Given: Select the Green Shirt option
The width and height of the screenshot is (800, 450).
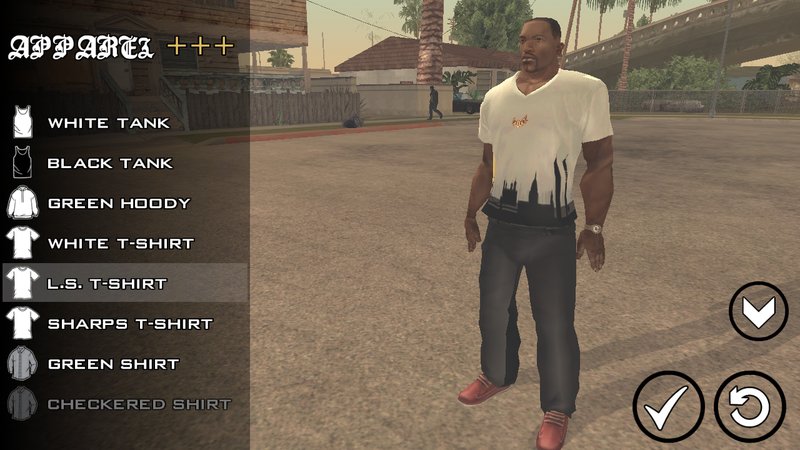Looking at the screenshot, I should point(112,364).
